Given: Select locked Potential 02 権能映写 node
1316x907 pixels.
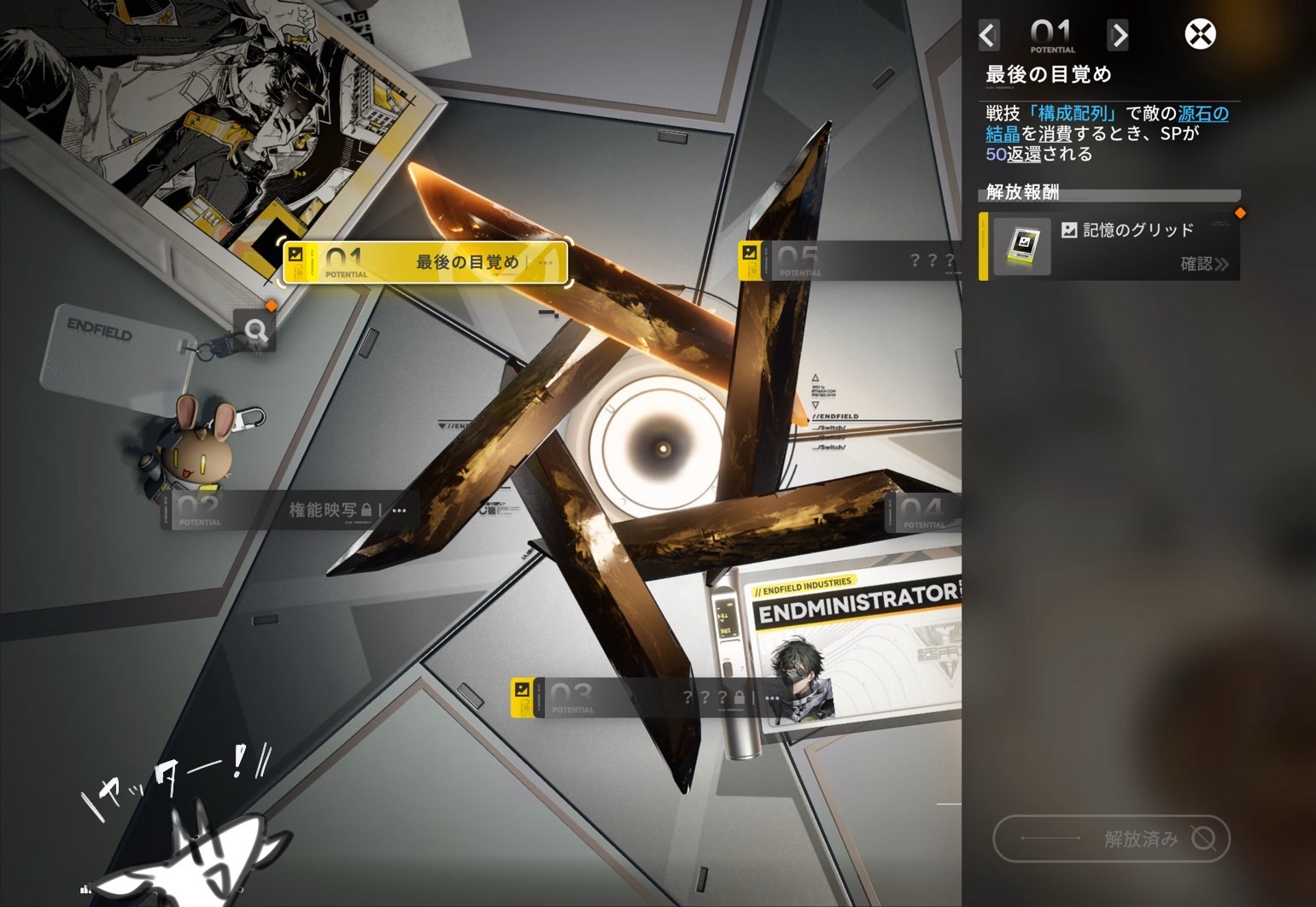Looking at the screenshot, I should pos(289,511).
